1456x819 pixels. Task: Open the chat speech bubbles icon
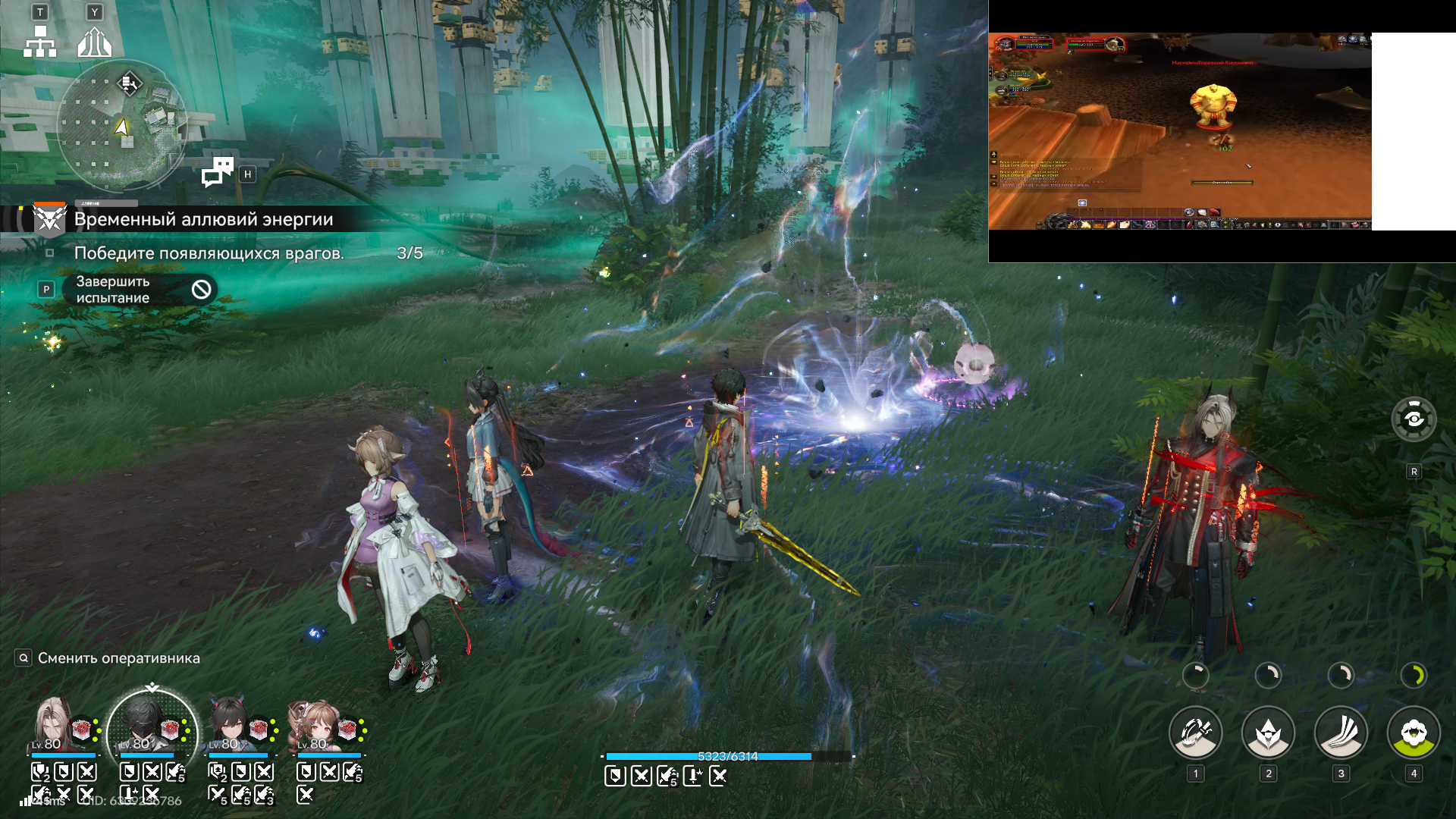(218, 172)
